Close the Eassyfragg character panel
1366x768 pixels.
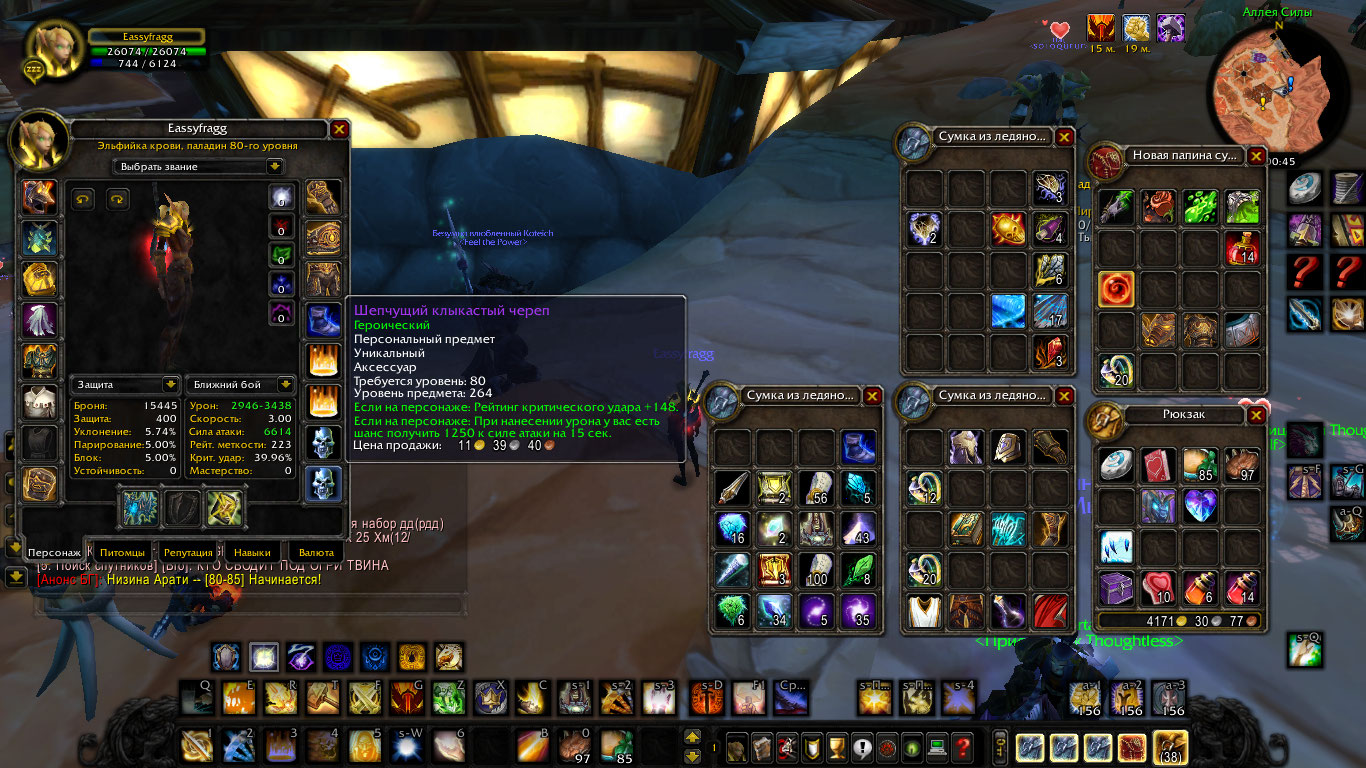[339, 129]
